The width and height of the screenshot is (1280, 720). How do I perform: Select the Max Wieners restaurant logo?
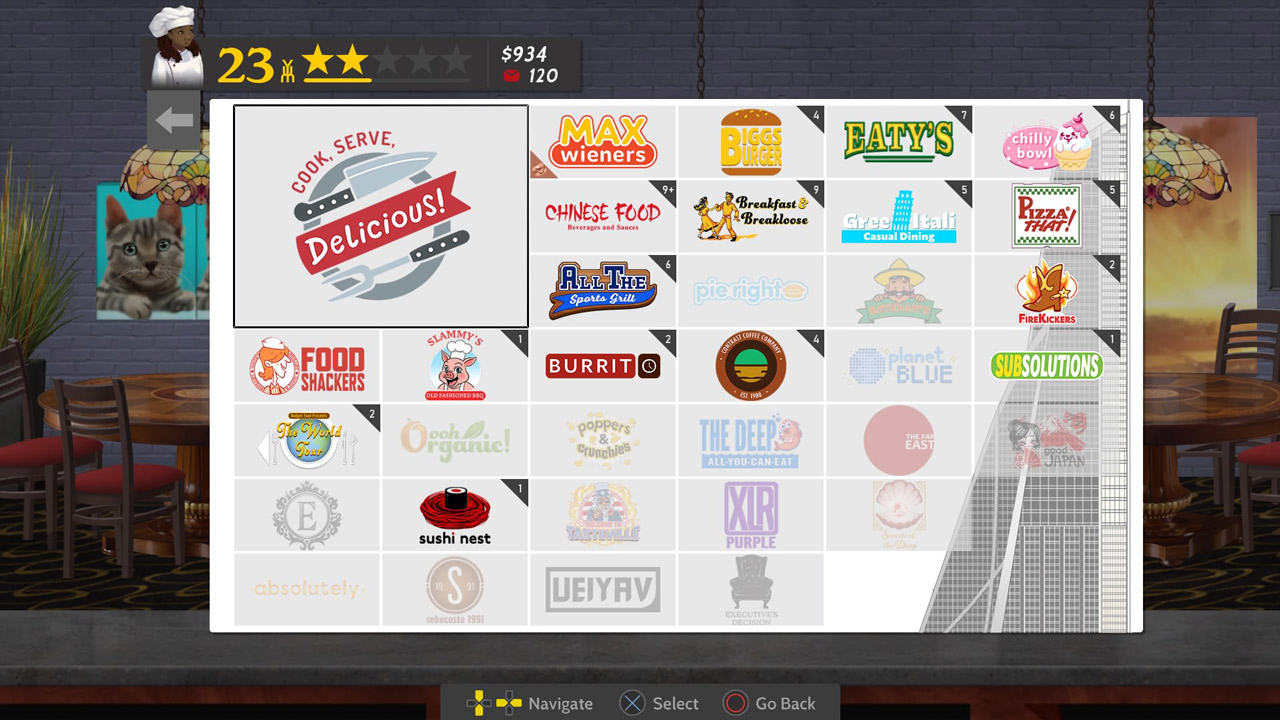tap(601, 140)
